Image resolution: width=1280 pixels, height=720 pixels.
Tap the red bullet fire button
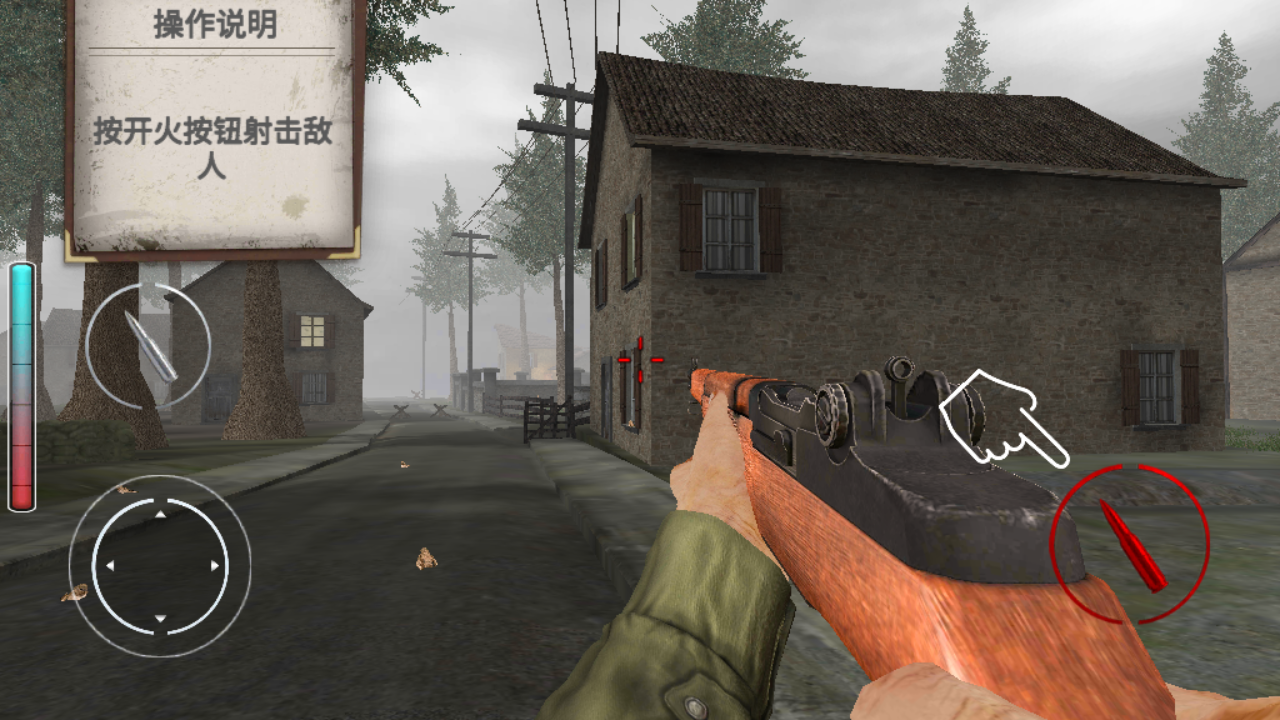(x=1130, y=545)
